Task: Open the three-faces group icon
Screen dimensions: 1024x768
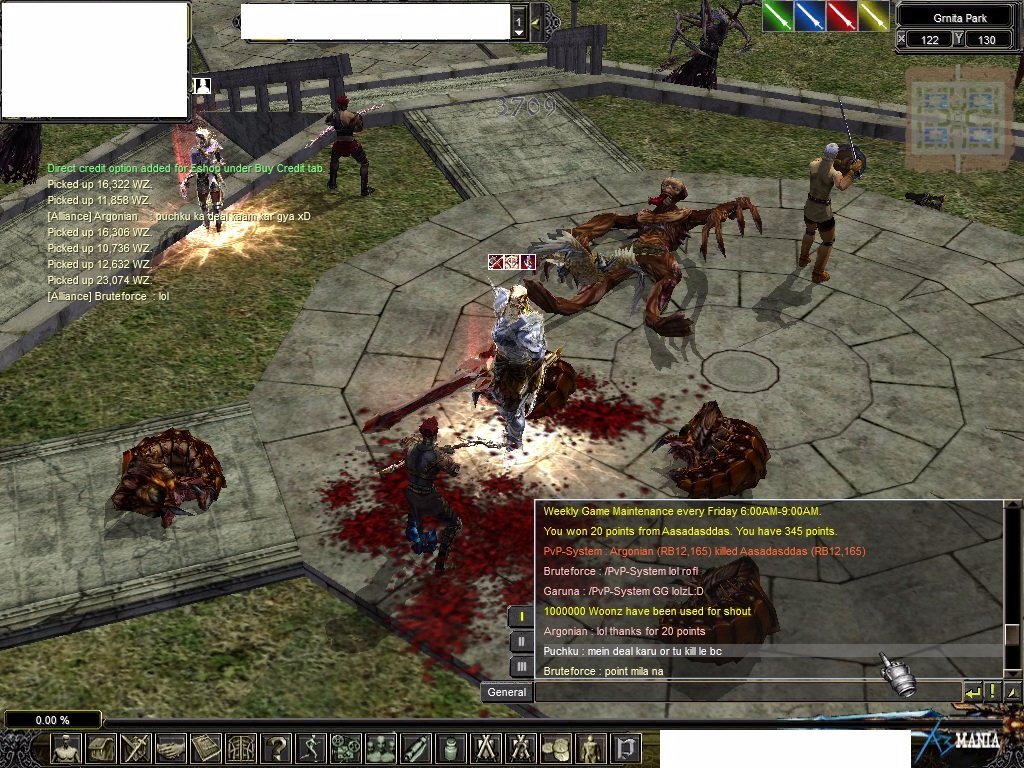Action: (381, 748)
